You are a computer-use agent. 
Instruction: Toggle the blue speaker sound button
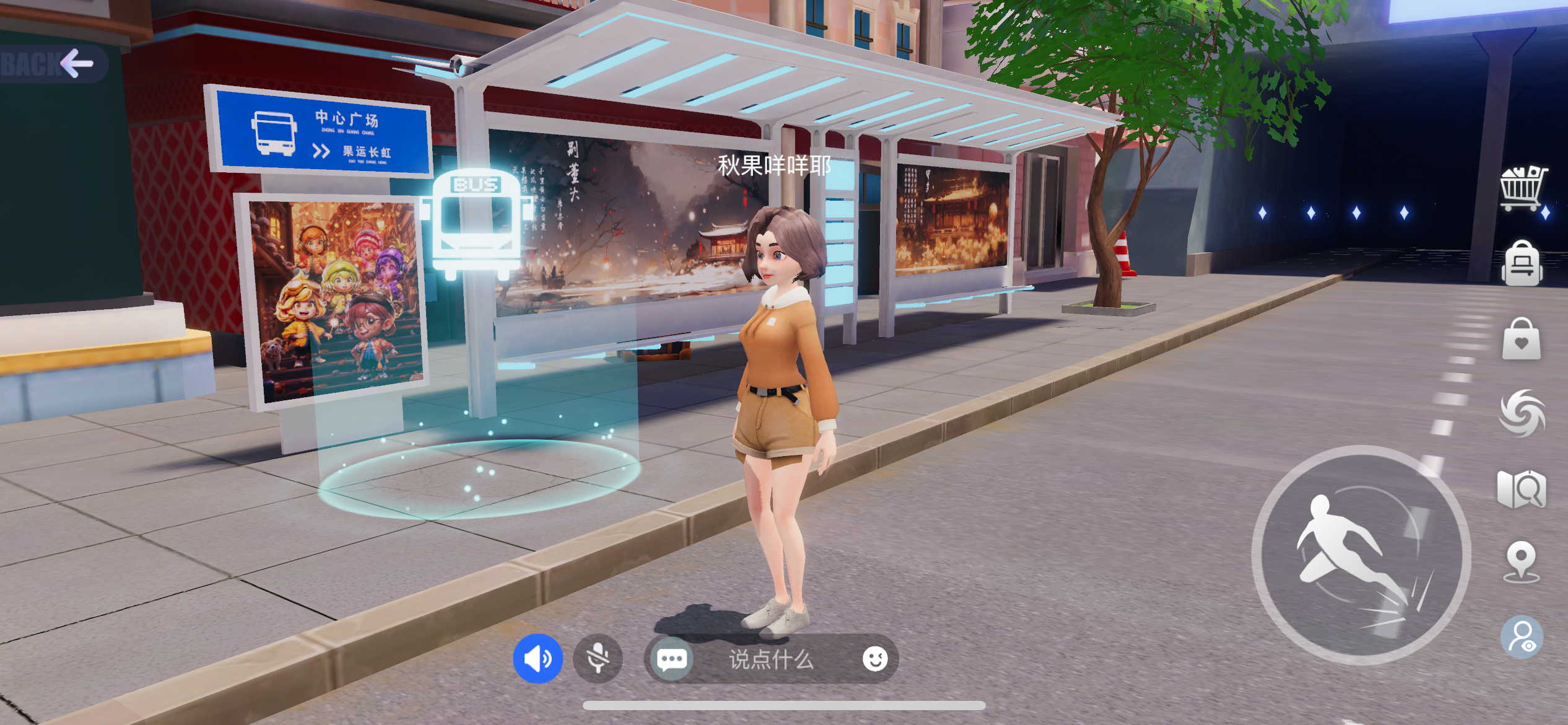coord(538,659)
